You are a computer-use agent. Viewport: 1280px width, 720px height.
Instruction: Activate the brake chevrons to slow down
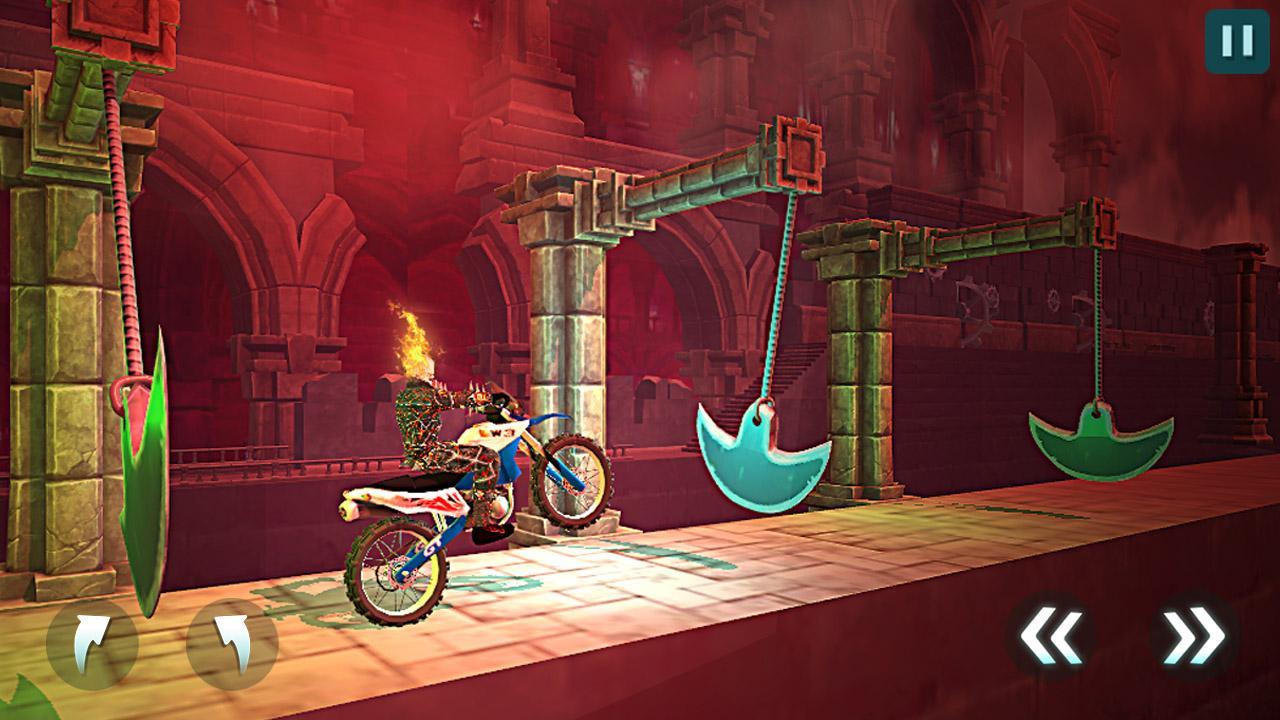(x=1052, y=633)
